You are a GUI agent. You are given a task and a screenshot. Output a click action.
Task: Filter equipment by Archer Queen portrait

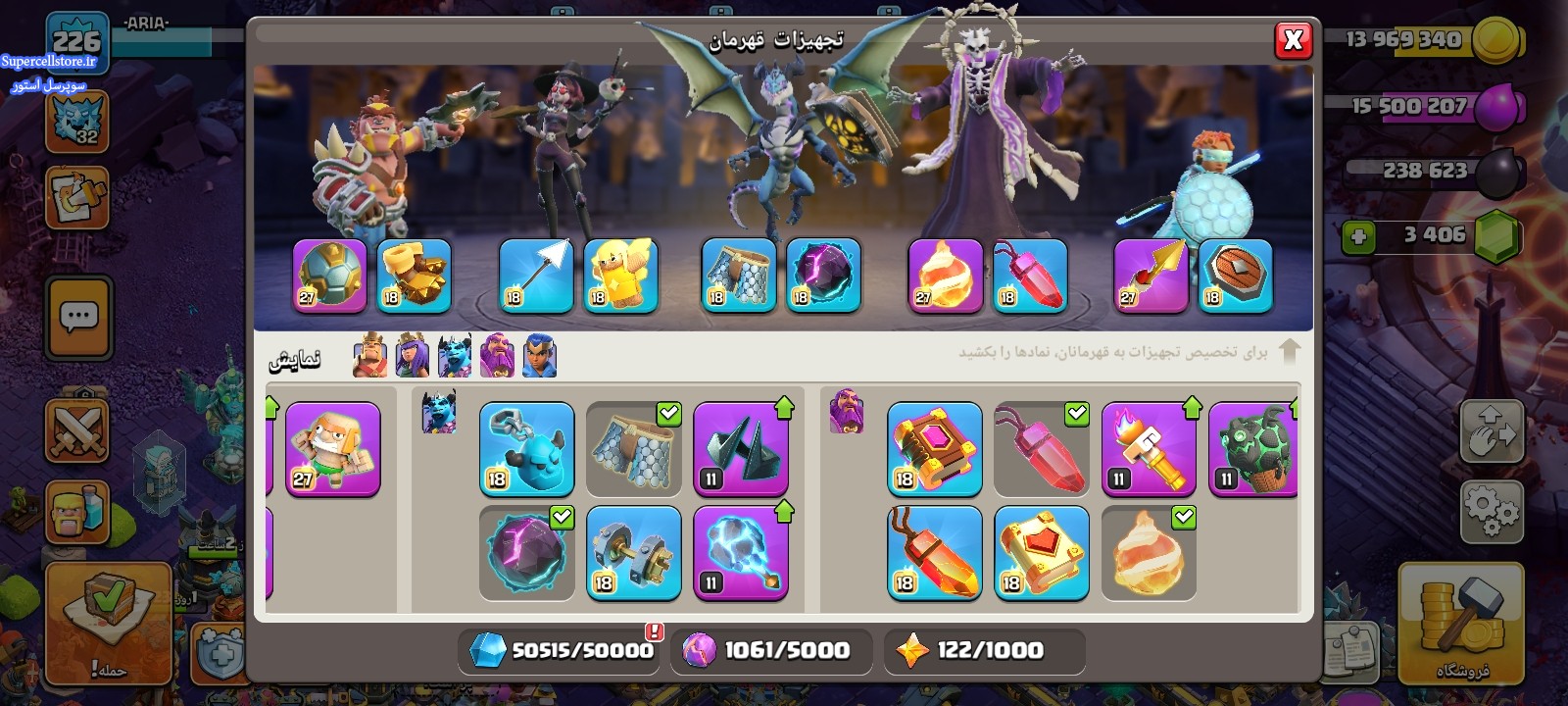[x=412, y=356]
